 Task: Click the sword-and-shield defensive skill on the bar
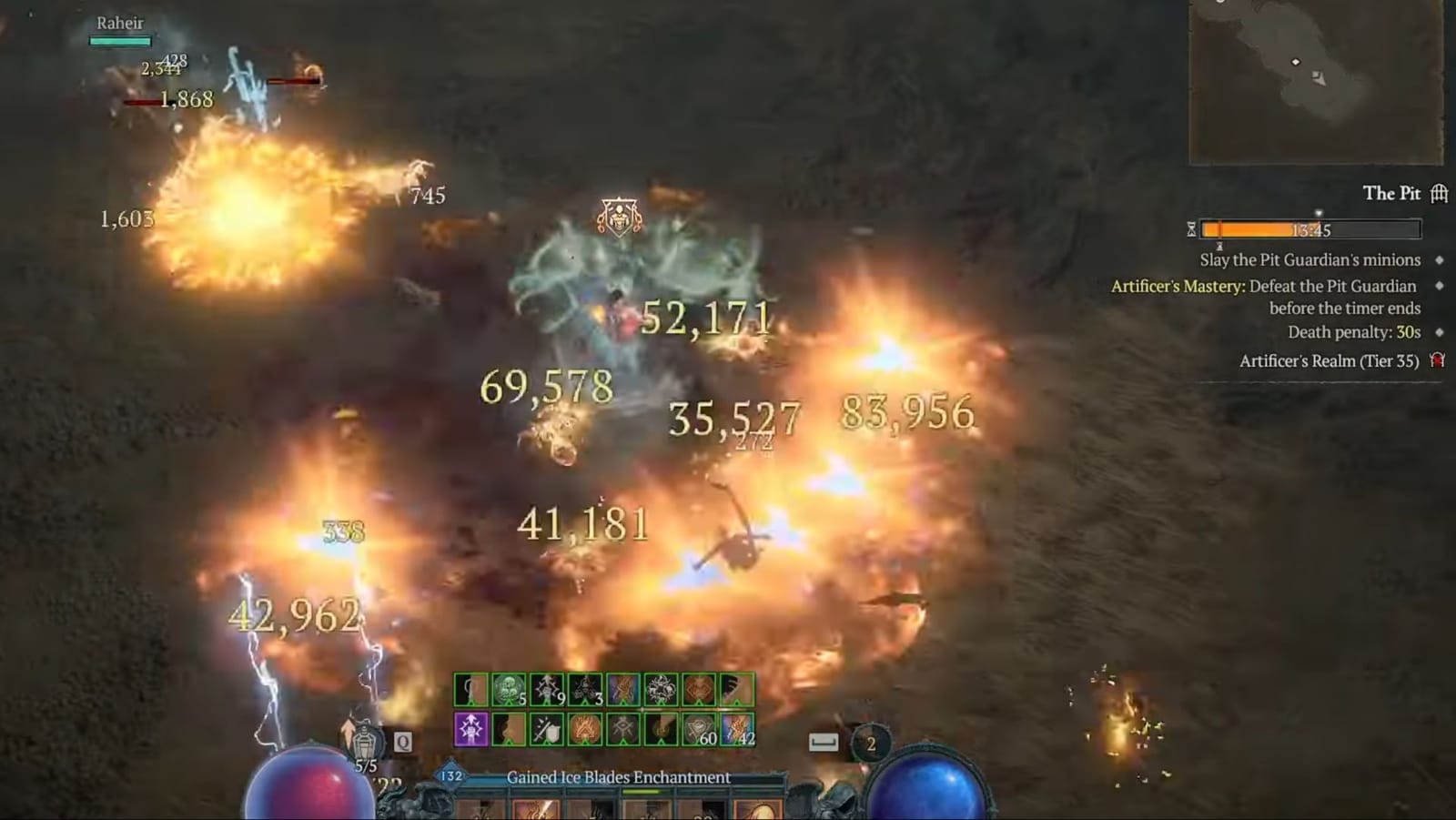pyautogui.click(x=546, y=729)
